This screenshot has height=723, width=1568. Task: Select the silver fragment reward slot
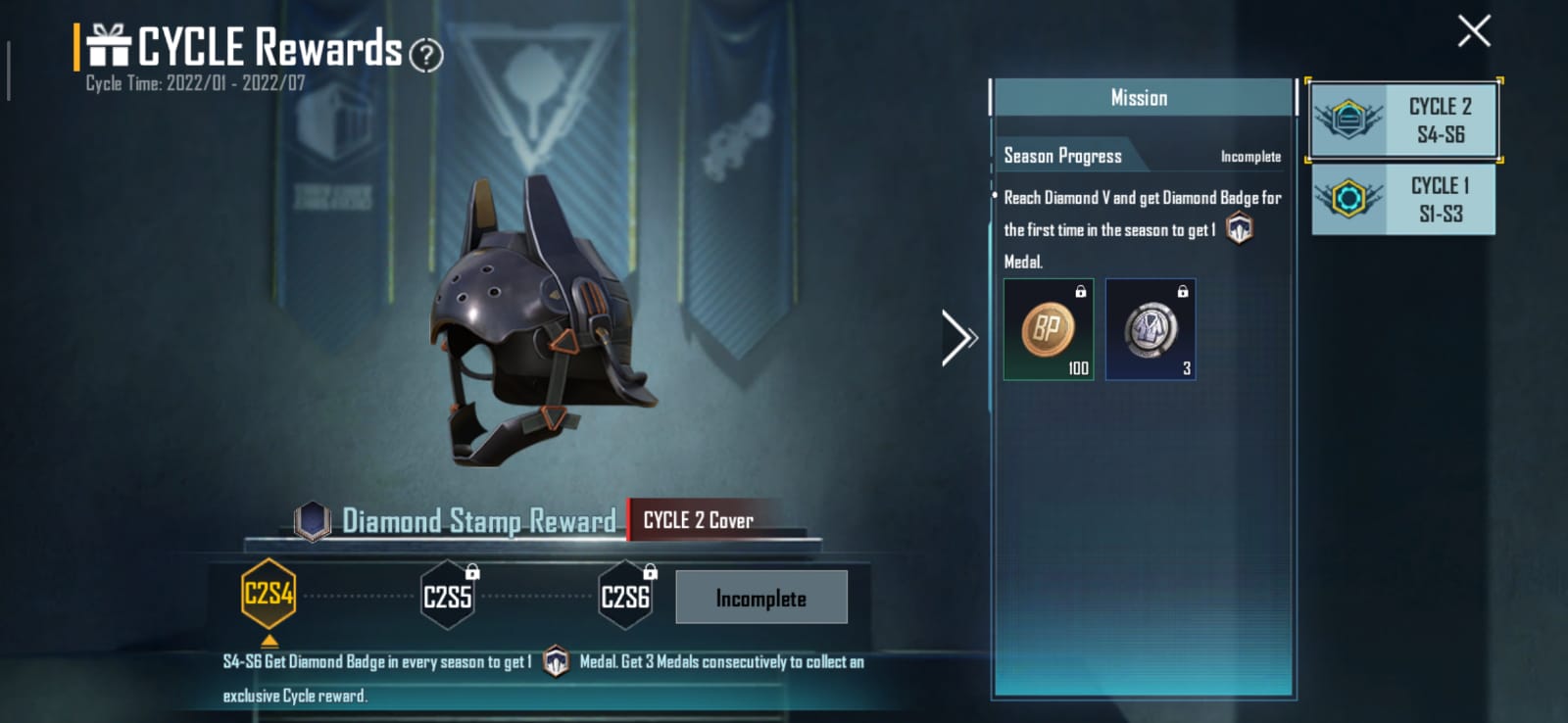(1151, 329)
